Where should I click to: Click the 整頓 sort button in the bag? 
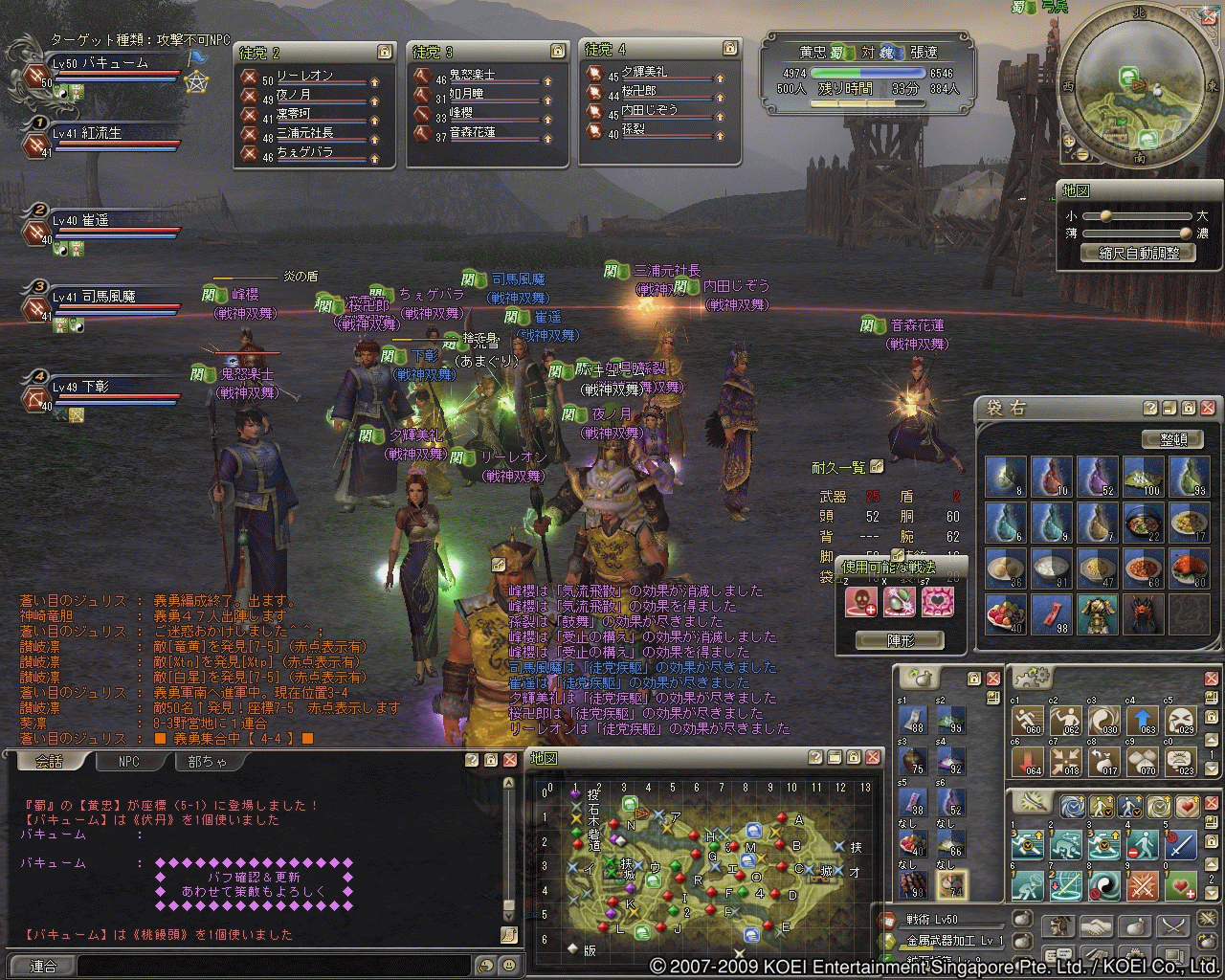click(1172, 438)
